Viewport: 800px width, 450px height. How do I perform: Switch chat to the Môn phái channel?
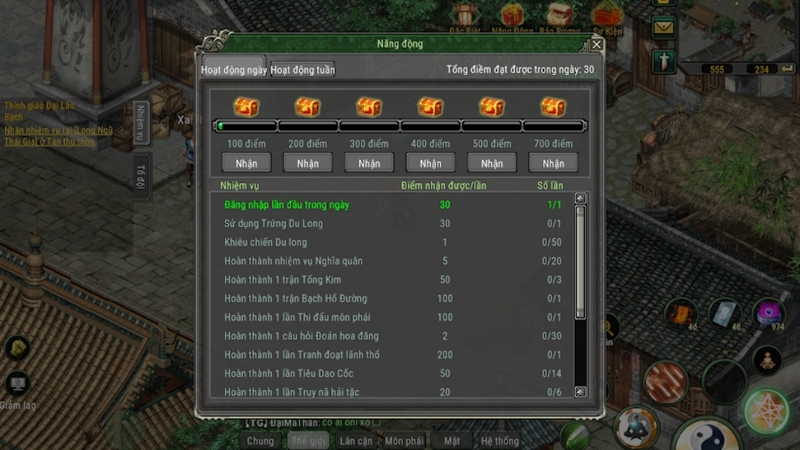(404, 440)
